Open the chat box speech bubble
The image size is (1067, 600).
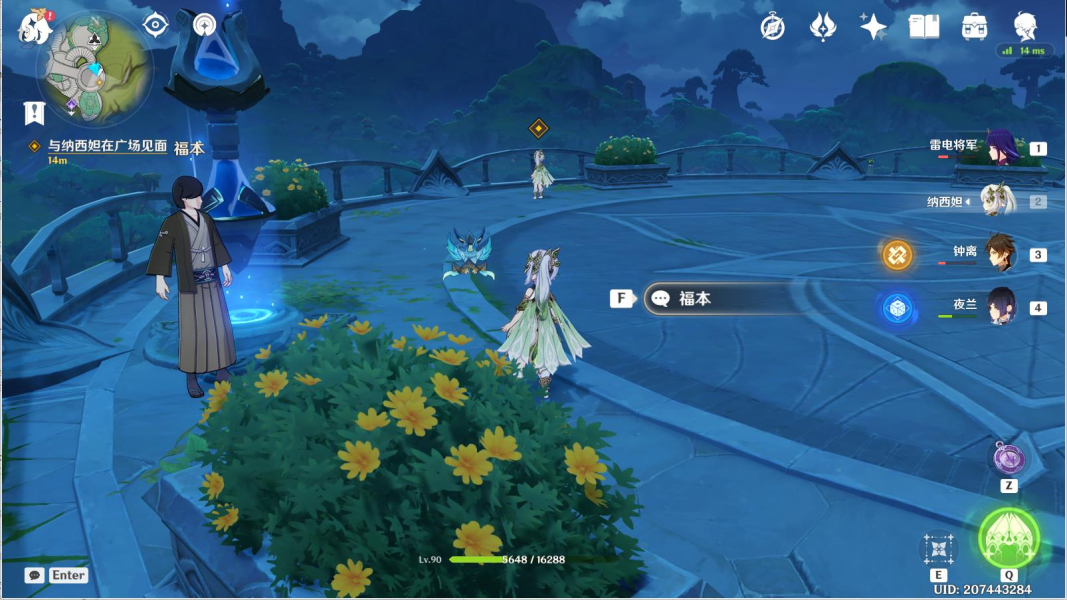(35, 575)
